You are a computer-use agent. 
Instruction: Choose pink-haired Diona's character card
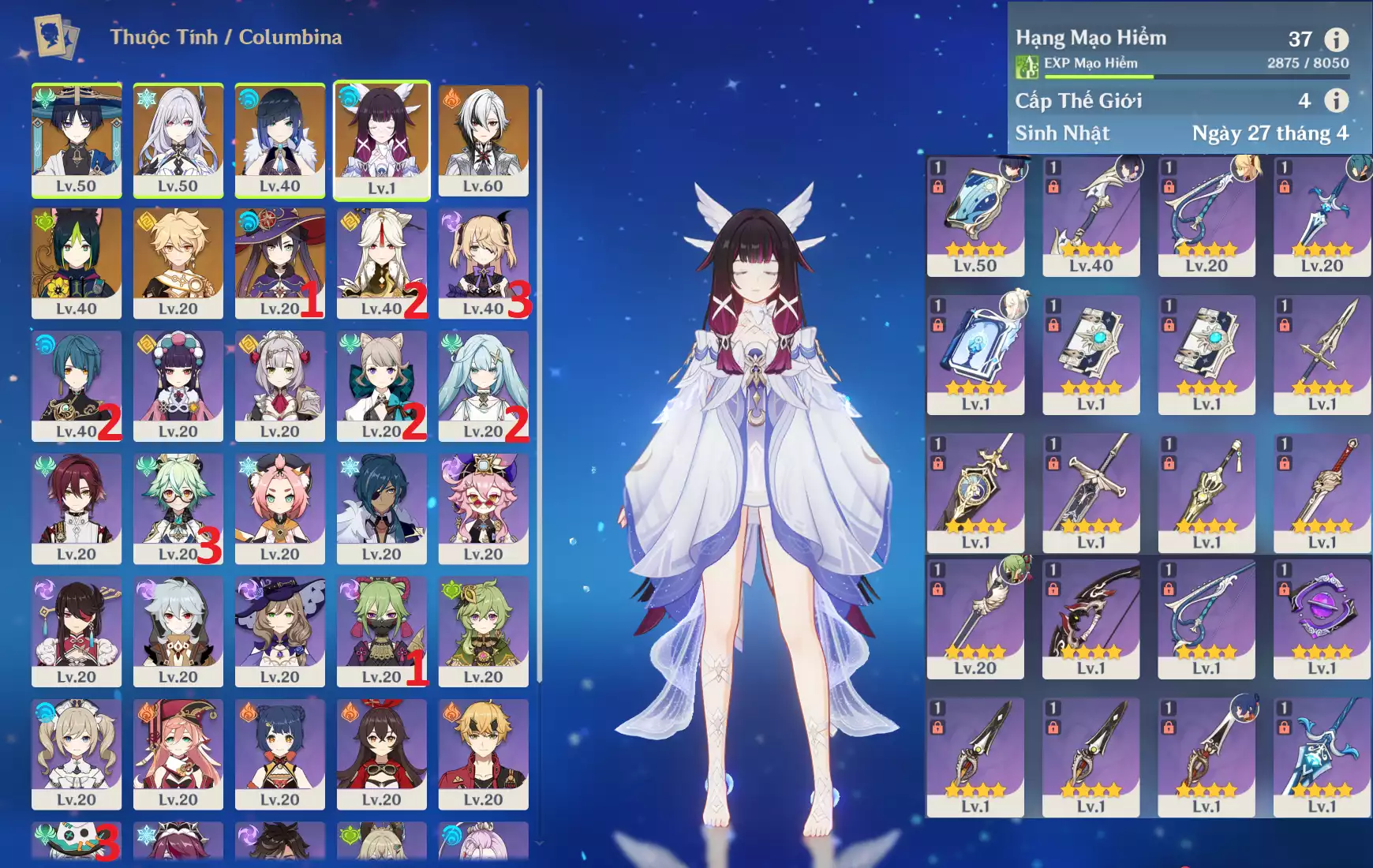(280, 509)
